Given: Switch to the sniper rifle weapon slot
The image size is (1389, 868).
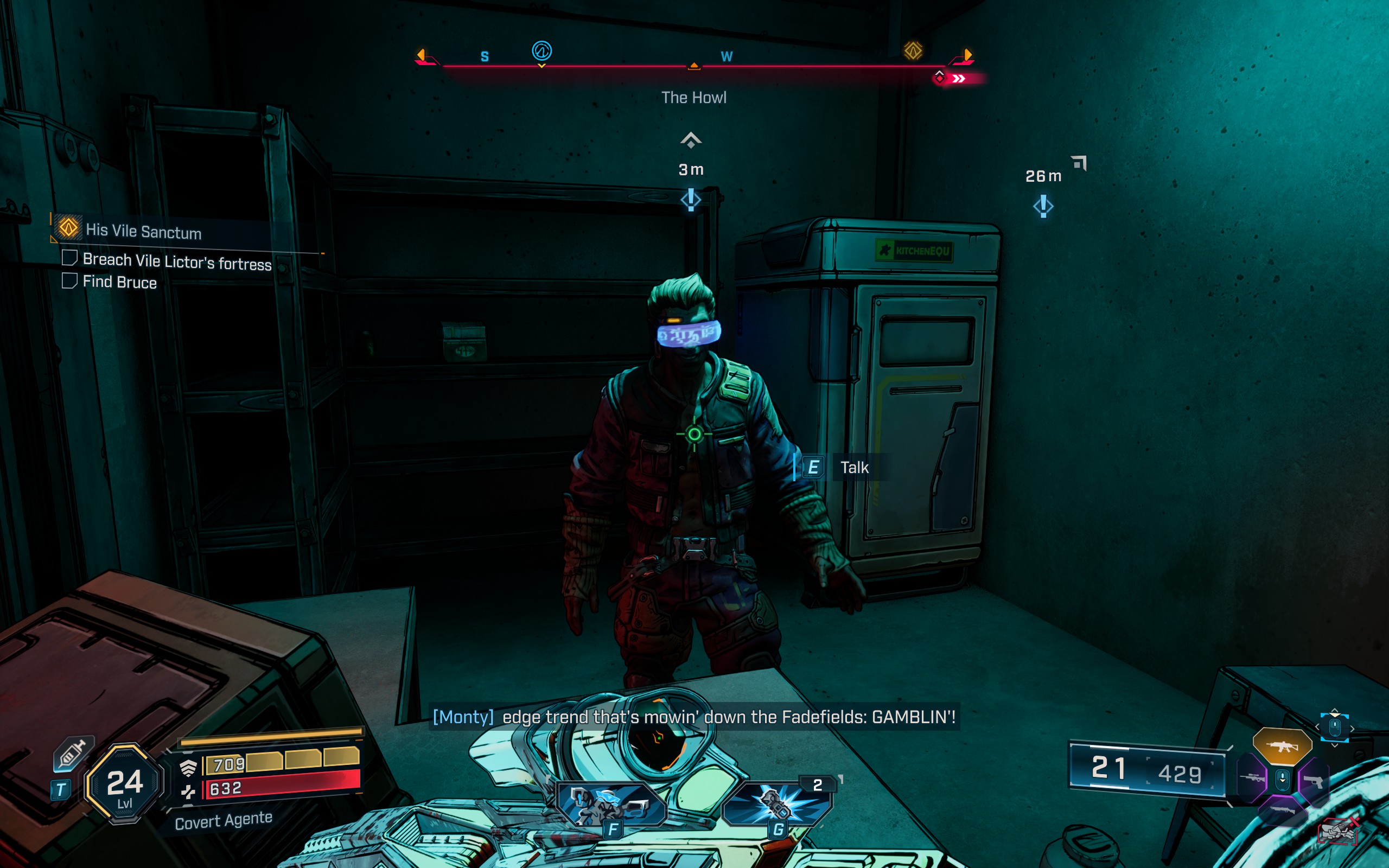Looking at the screenshot, I should point(1252,778).
